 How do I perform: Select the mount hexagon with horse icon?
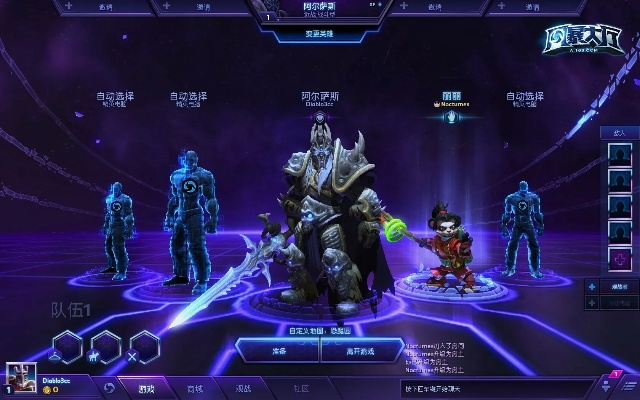tap(104, 346)
